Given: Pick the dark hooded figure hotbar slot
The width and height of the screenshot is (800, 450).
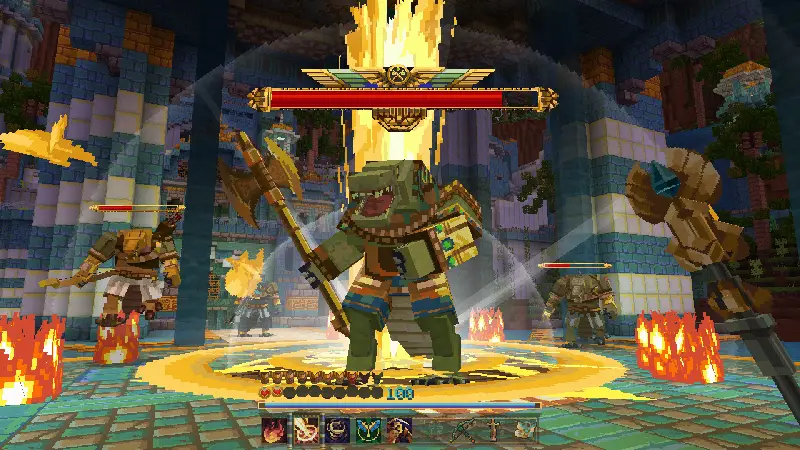Looking at the screenshot, I should pyautogui.click(x=398, y=430).
